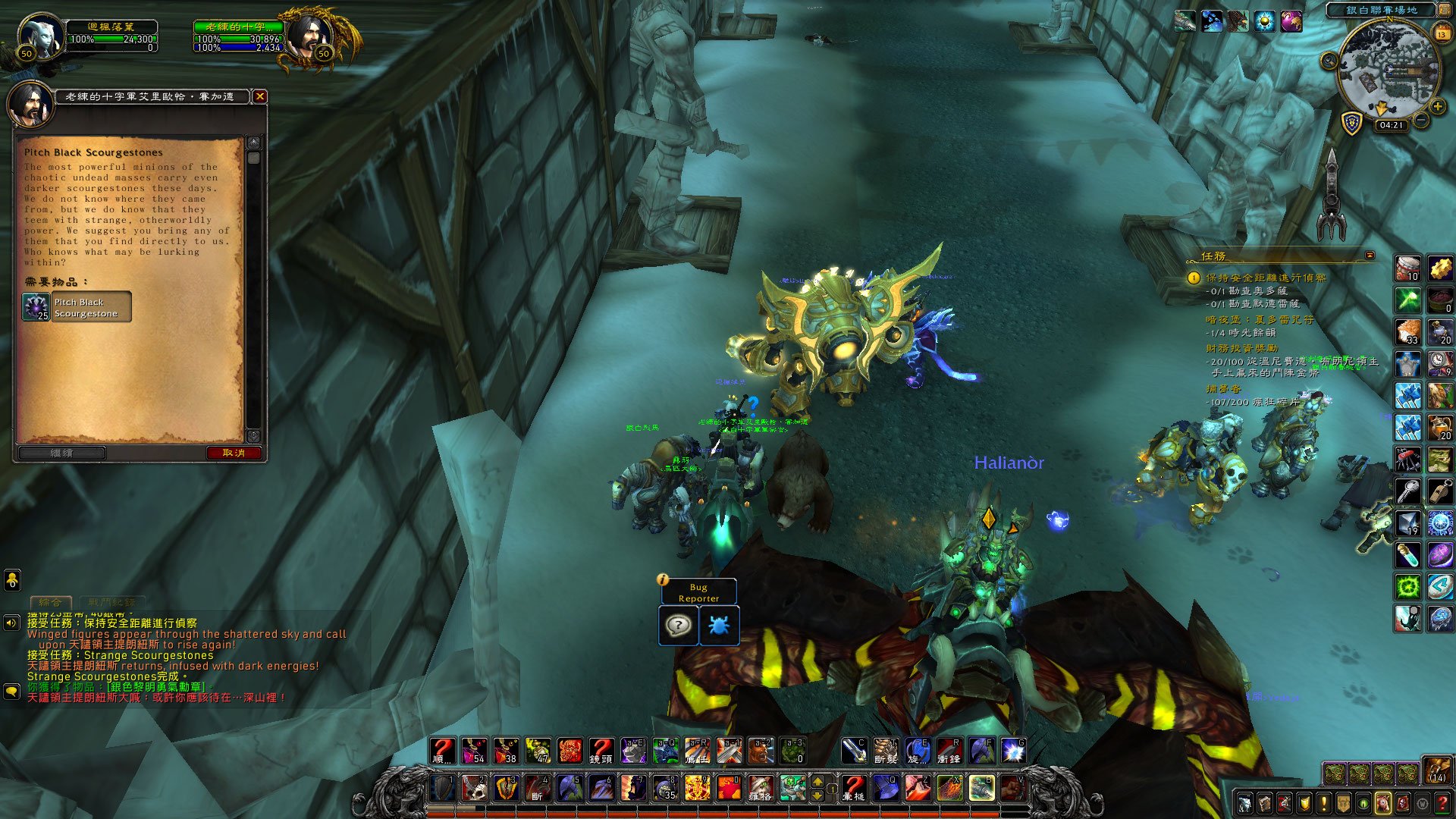Click the red 取消 cancel button
1456x819 pixels.
pos(234,453)
